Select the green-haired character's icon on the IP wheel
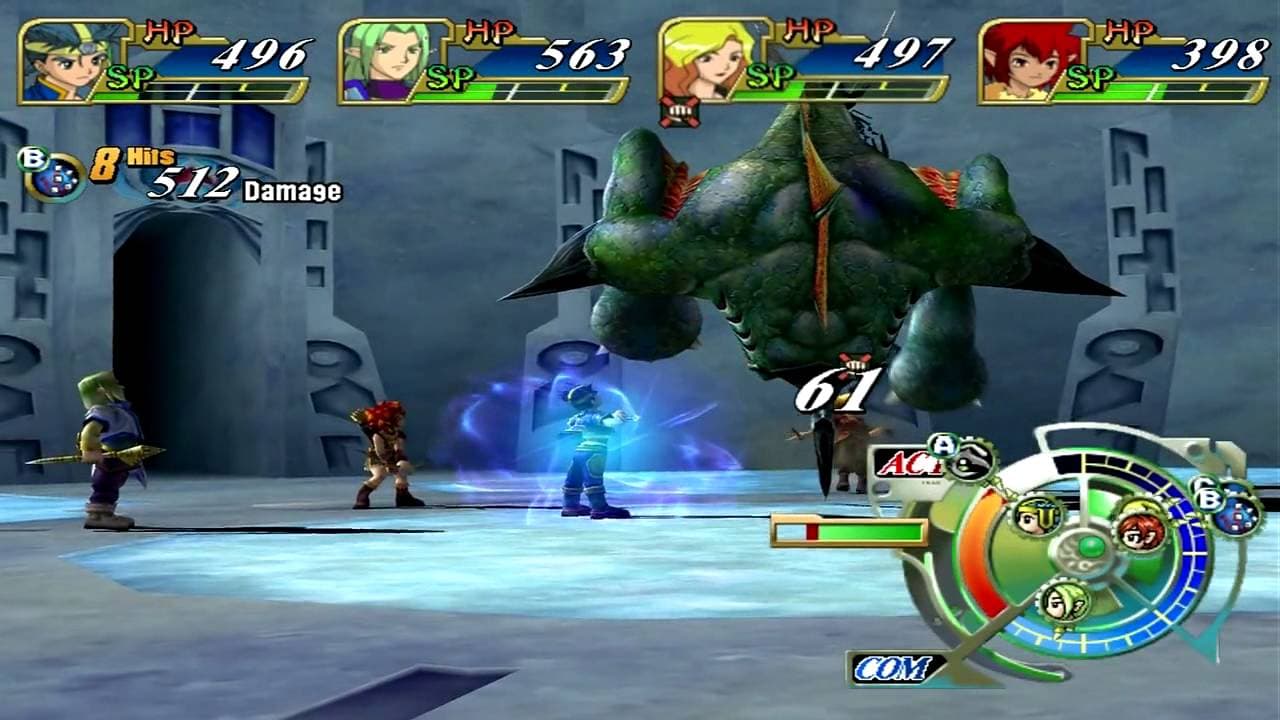This screenshot has width=1280, height=720. click(1064, 603)
